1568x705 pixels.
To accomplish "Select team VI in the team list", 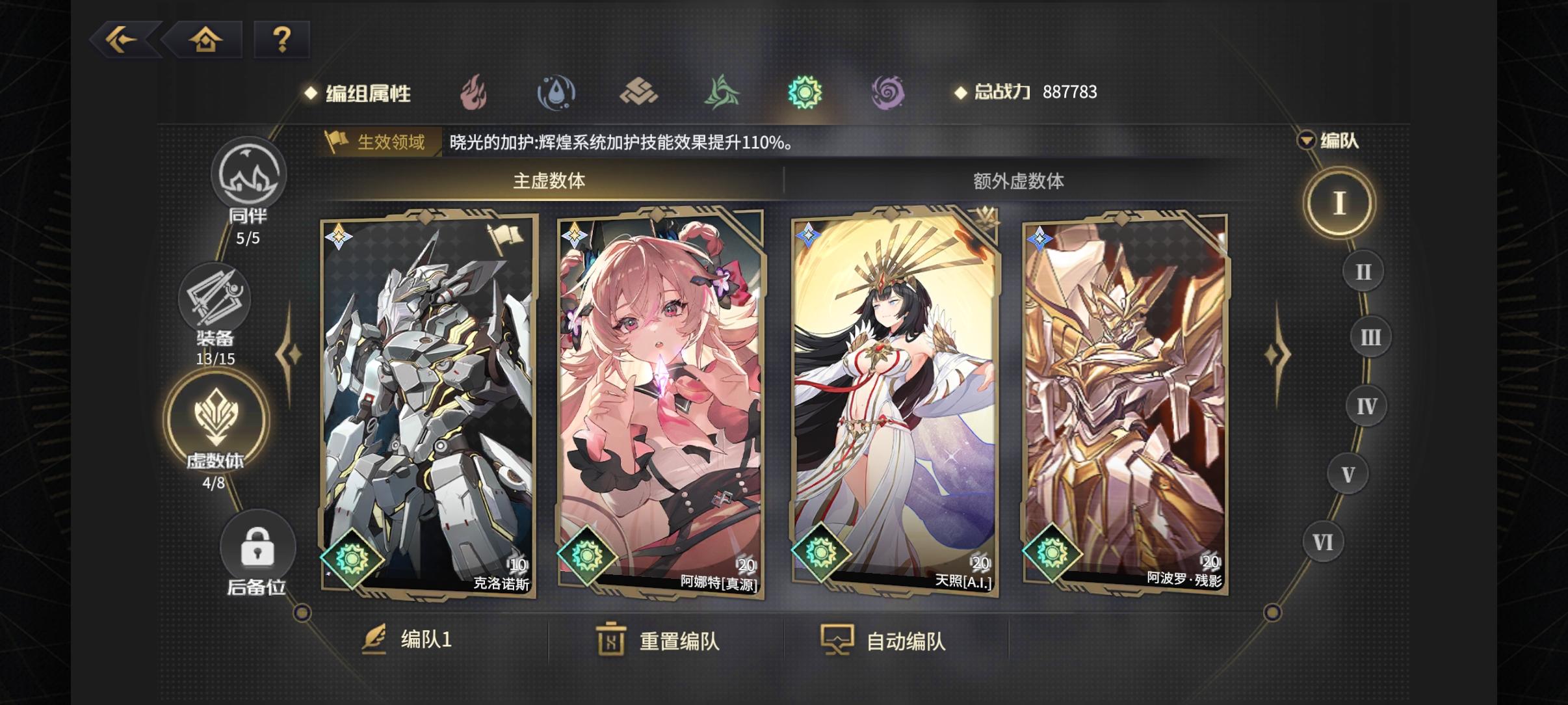I will click(x=1323, y=542).
